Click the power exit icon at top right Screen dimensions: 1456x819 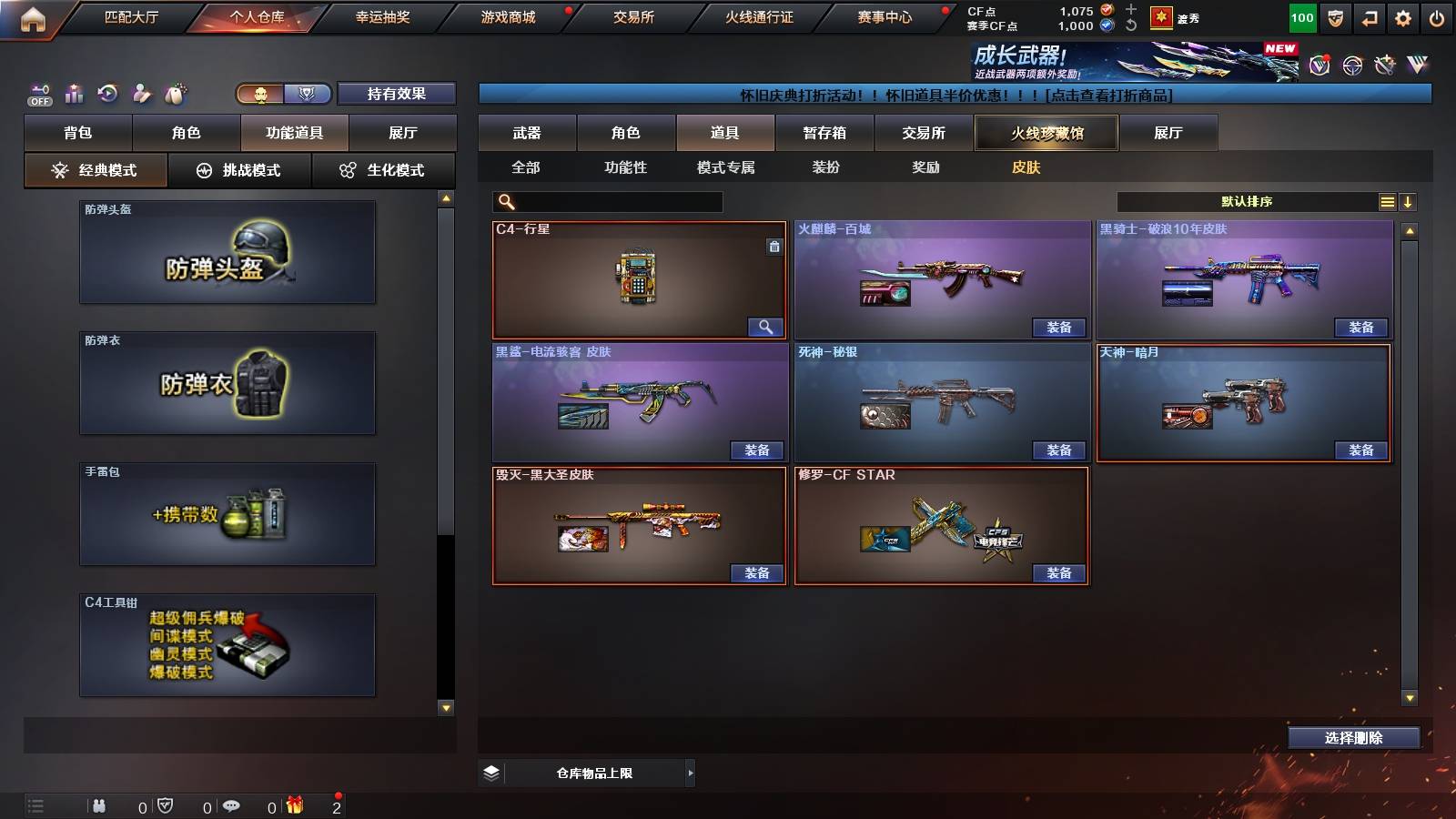coord(1438,16)
